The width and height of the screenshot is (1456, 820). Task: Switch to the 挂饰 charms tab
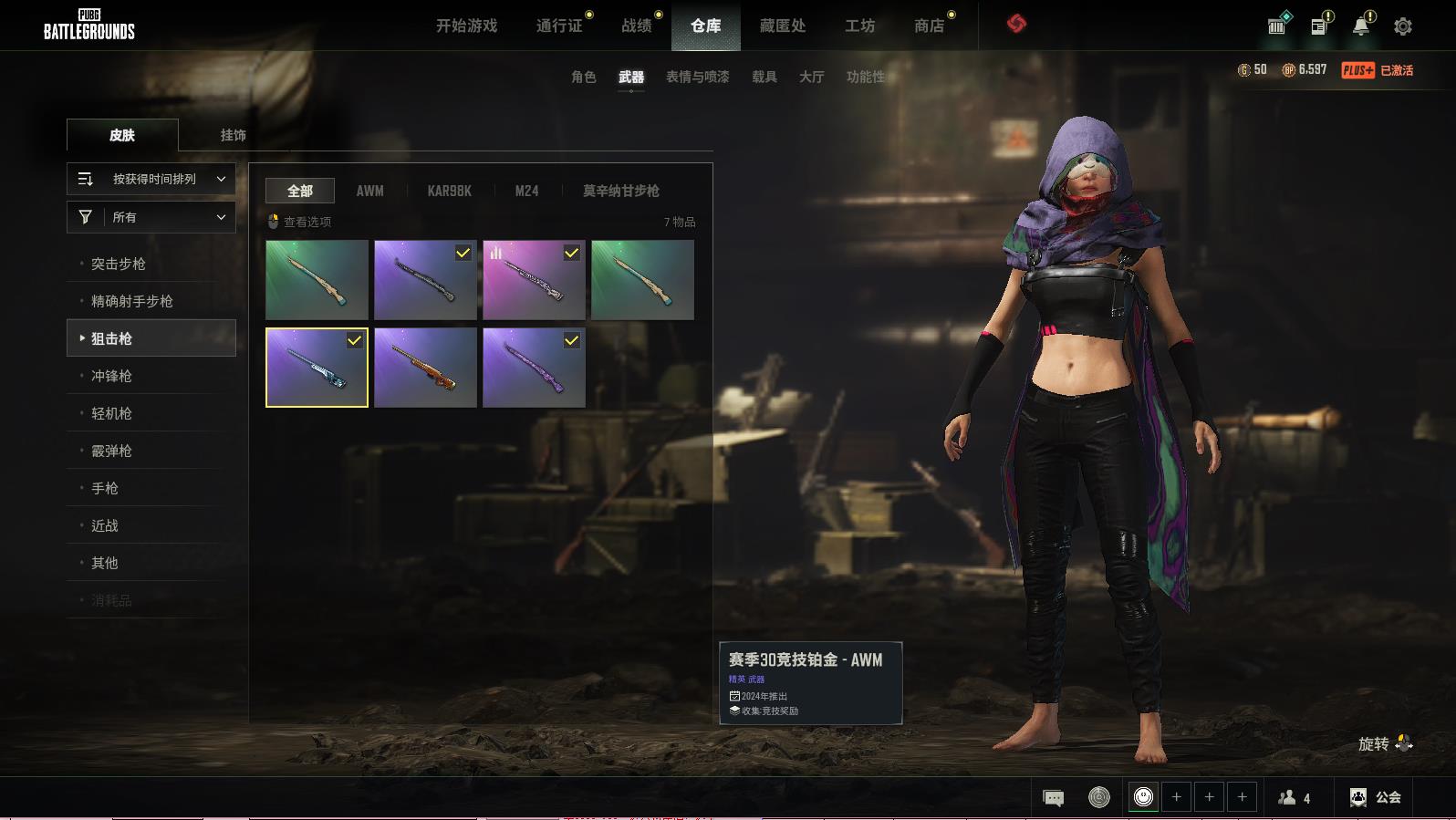[233, 135]
